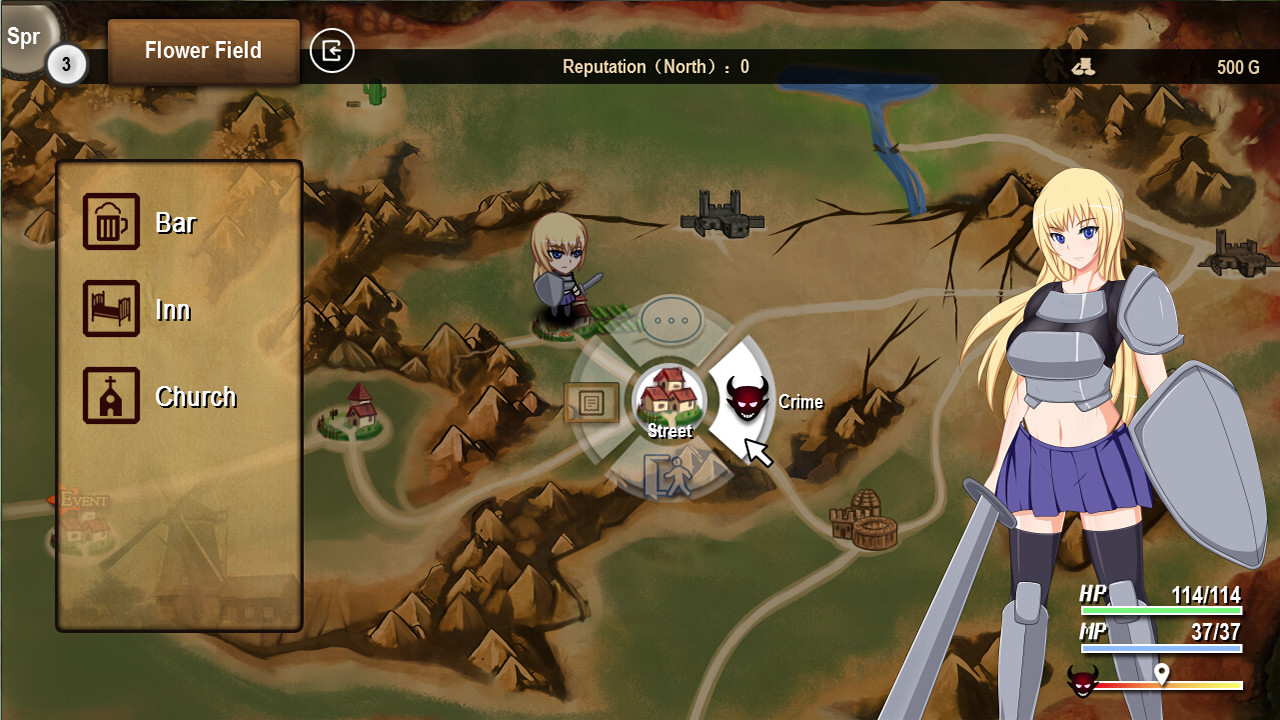Open the return arrow next to Flower Field
The image size is (1280, 720).
[x=332, y=51]
